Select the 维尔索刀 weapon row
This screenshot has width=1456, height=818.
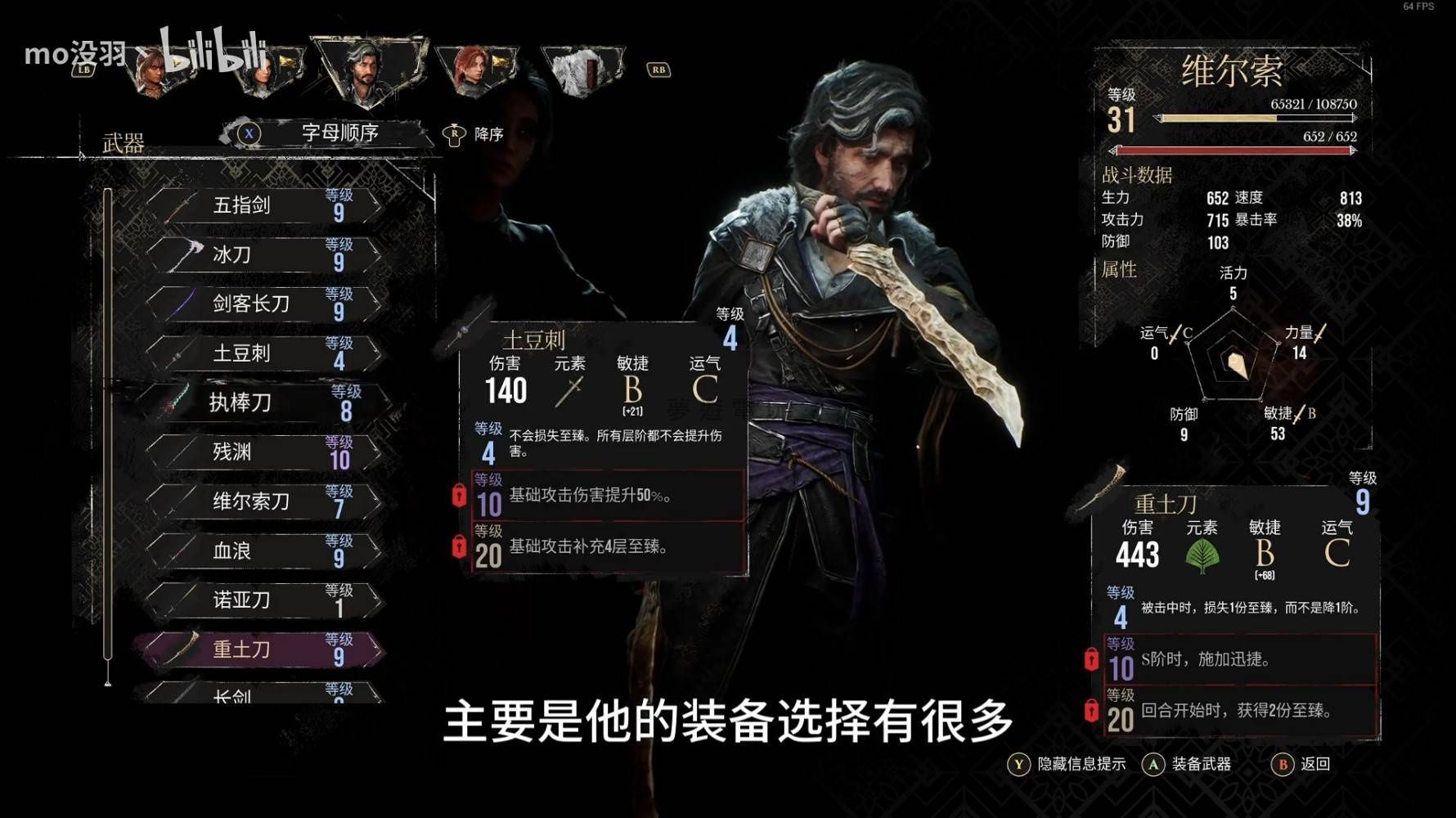point(262,501)
